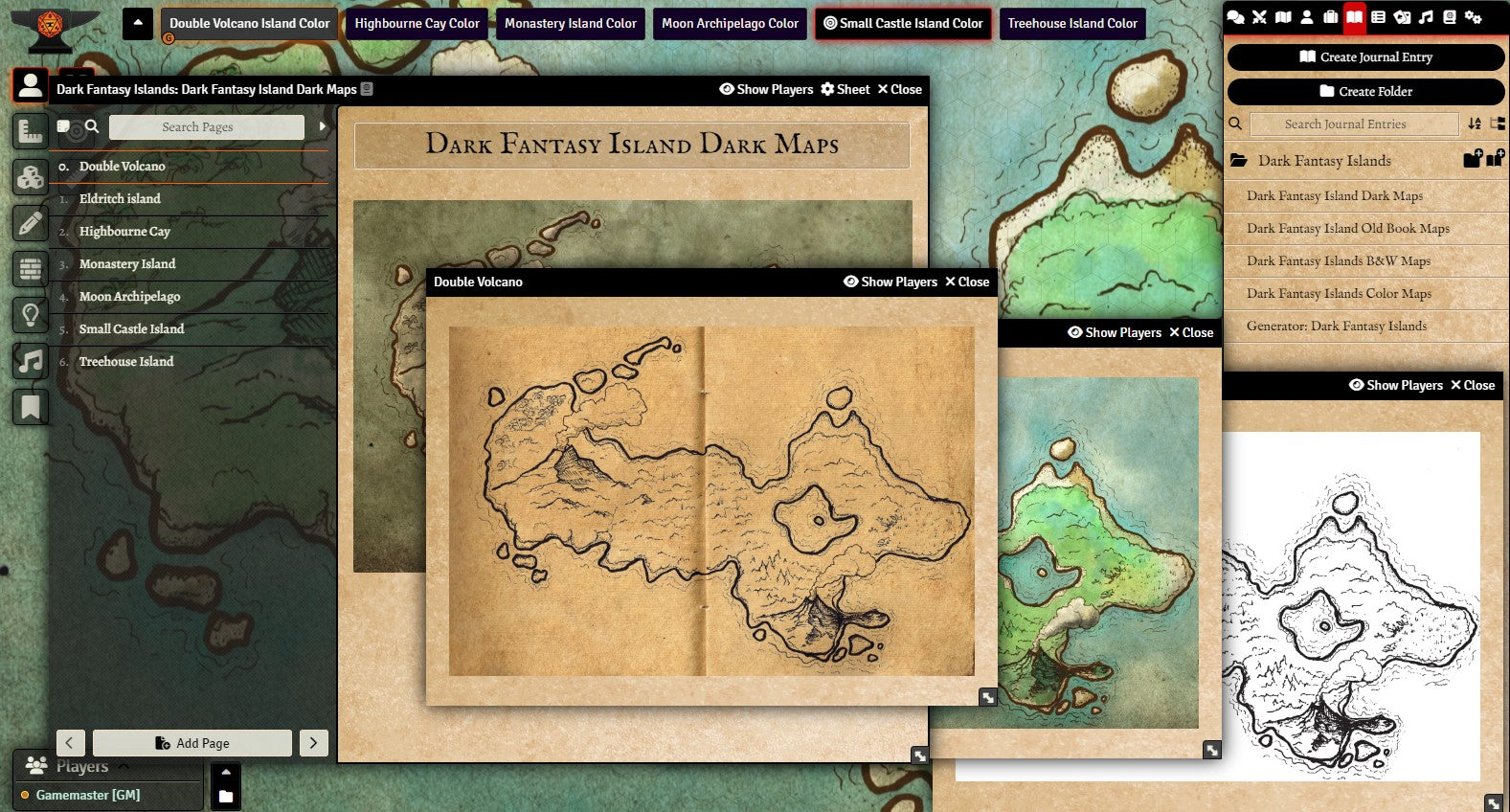Select Eldritch Island page in list

pyautogui.click(x=120, y=199)
